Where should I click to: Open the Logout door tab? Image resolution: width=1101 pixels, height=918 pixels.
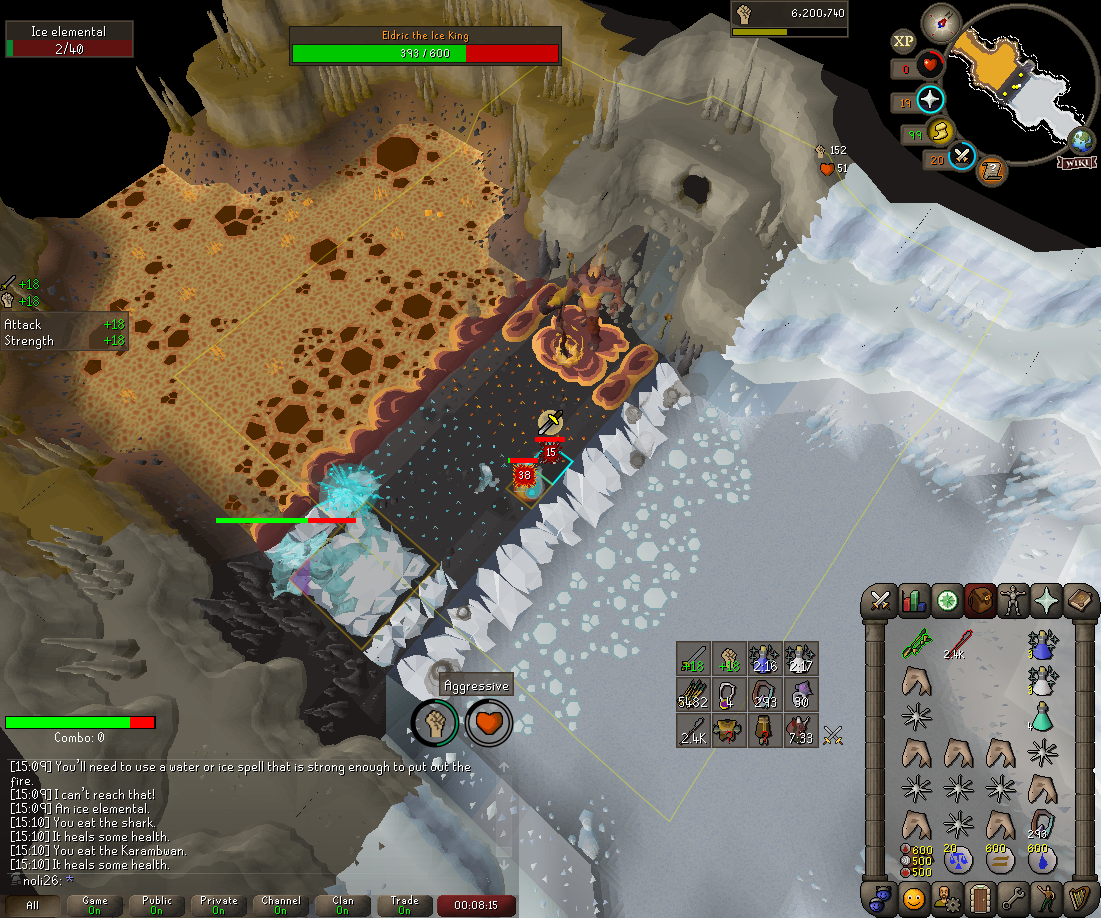click(x=980, y=895)
